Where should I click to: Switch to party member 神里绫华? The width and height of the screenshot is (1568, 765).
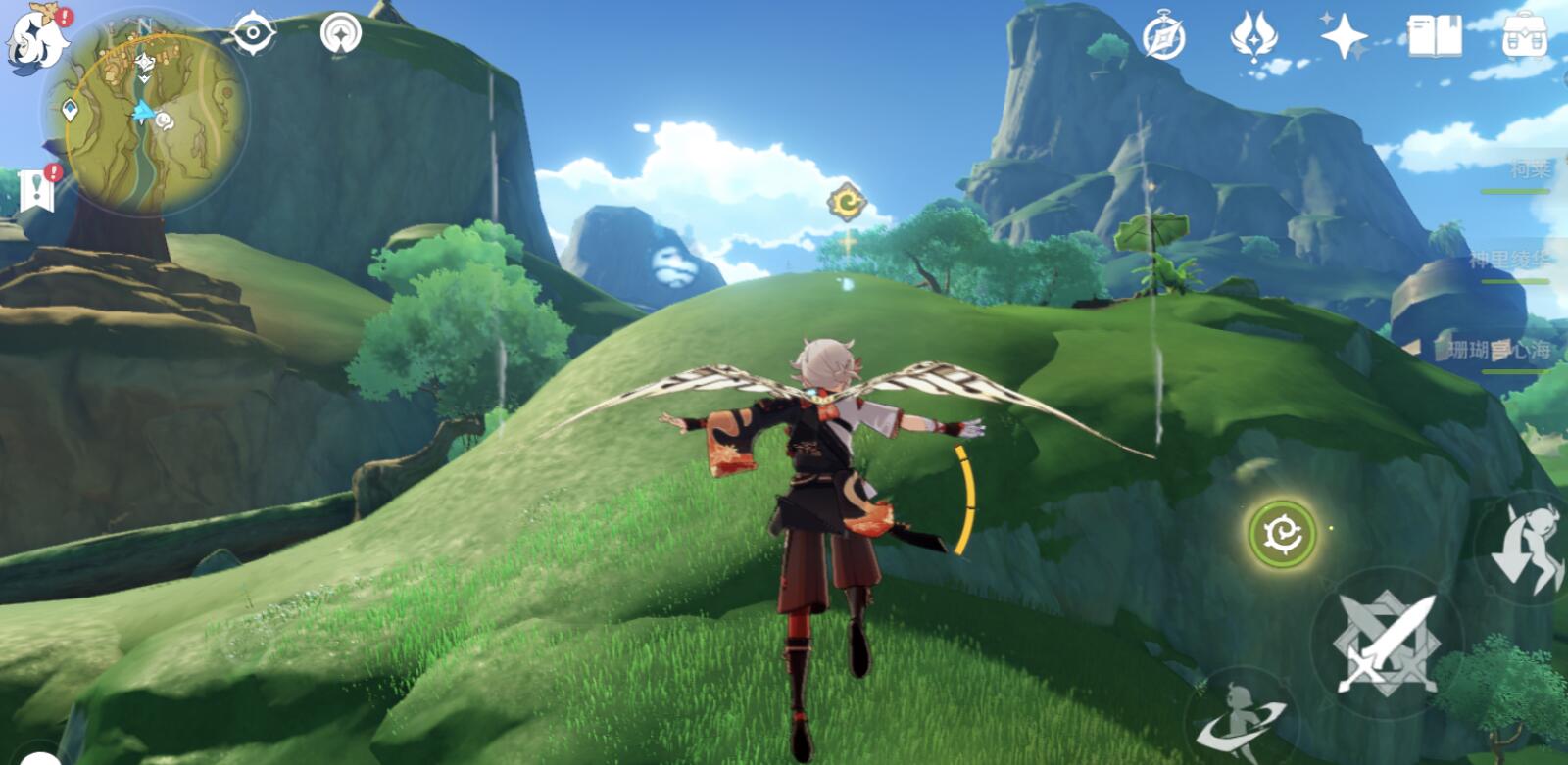point(1509,261)
